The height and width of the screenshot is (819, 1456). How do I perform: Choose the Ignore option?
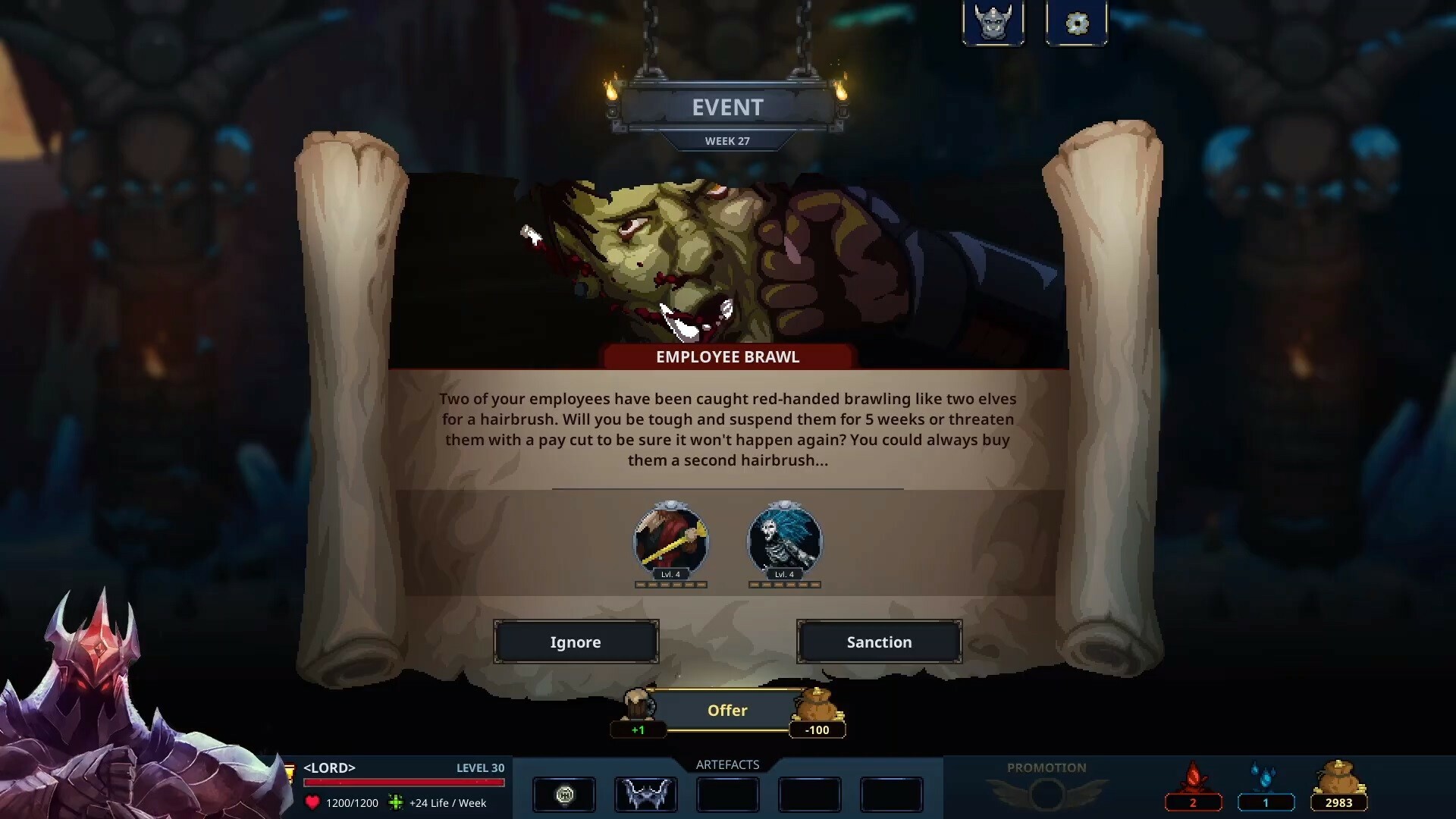pyautogui.click(x=576, y=642)
